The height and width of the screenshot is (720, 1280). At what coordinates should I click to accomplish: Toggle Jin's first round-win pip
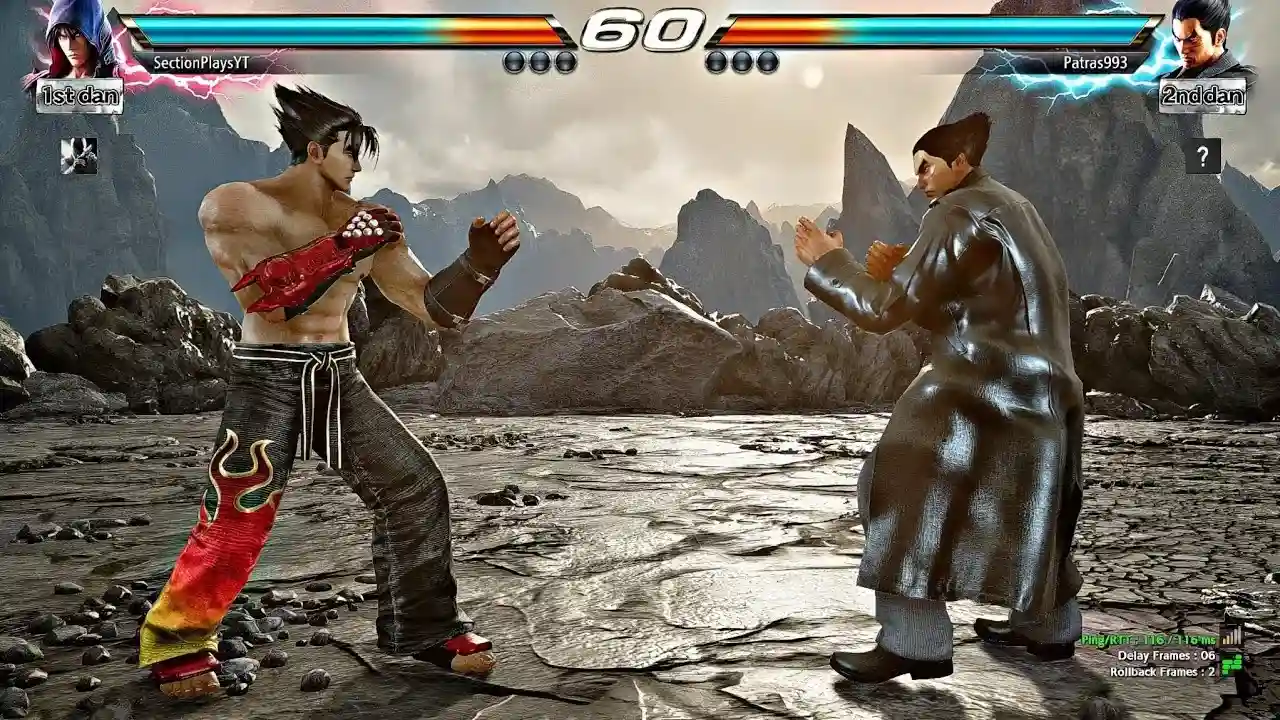click(513, 60)
